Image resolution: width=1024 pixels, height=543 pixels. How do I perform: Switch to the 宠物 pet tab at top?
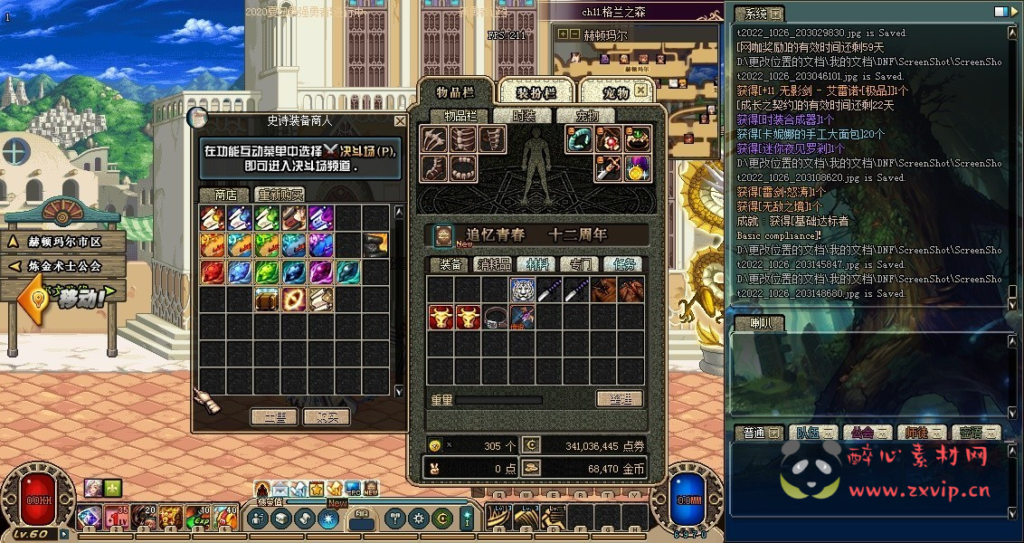615,93
